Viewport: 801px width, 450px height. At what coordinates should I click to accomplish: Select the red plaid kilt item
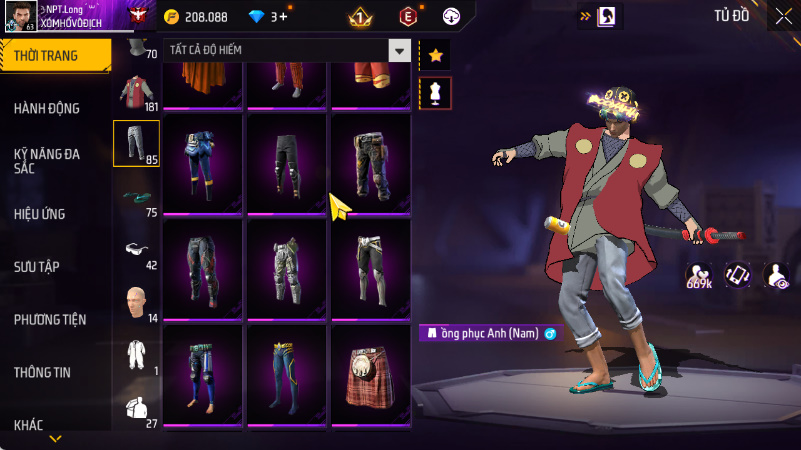pos(371,372)
